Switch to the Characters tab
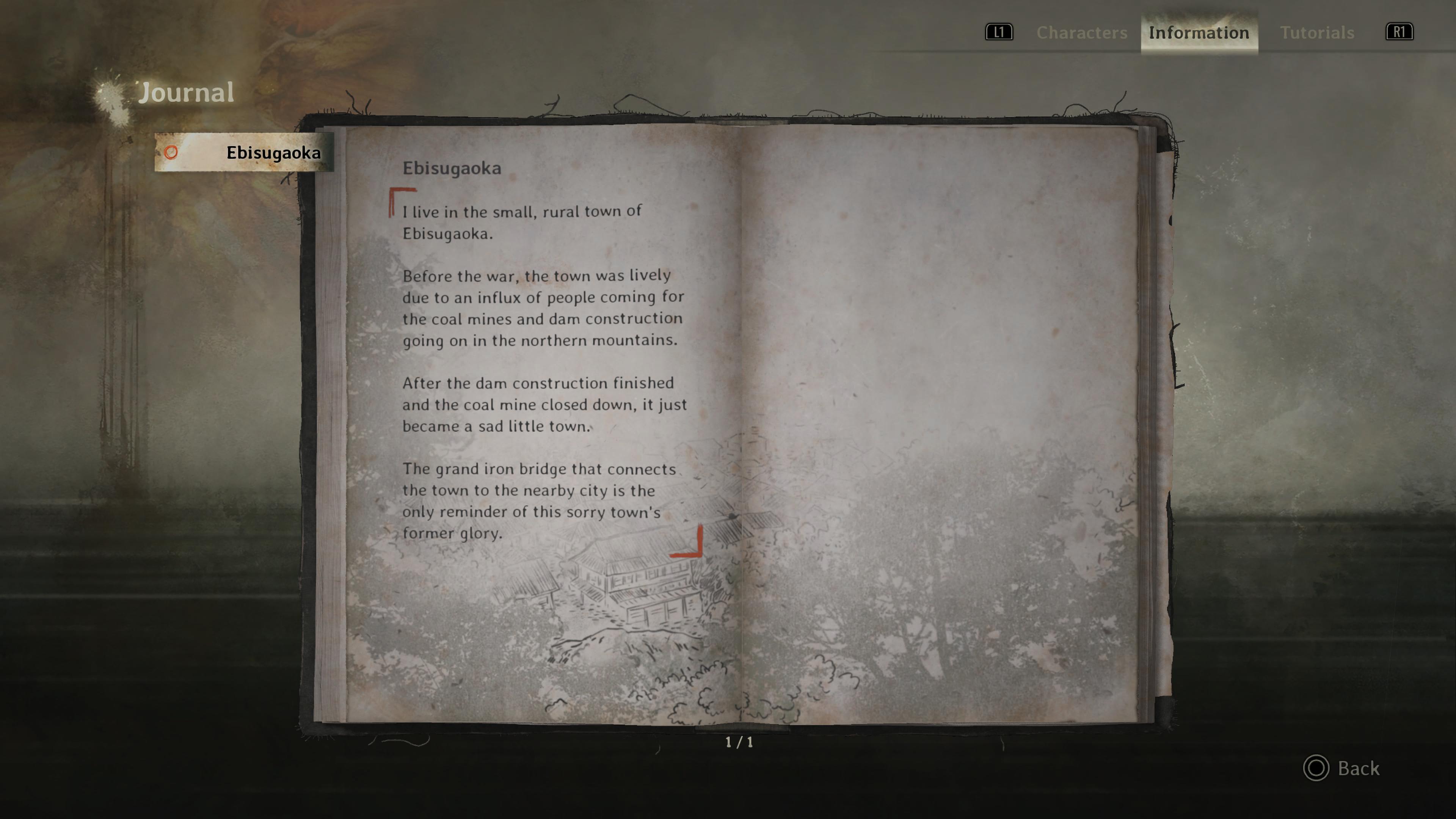This screenshot has height=819, width=1456. [1081, 33]
